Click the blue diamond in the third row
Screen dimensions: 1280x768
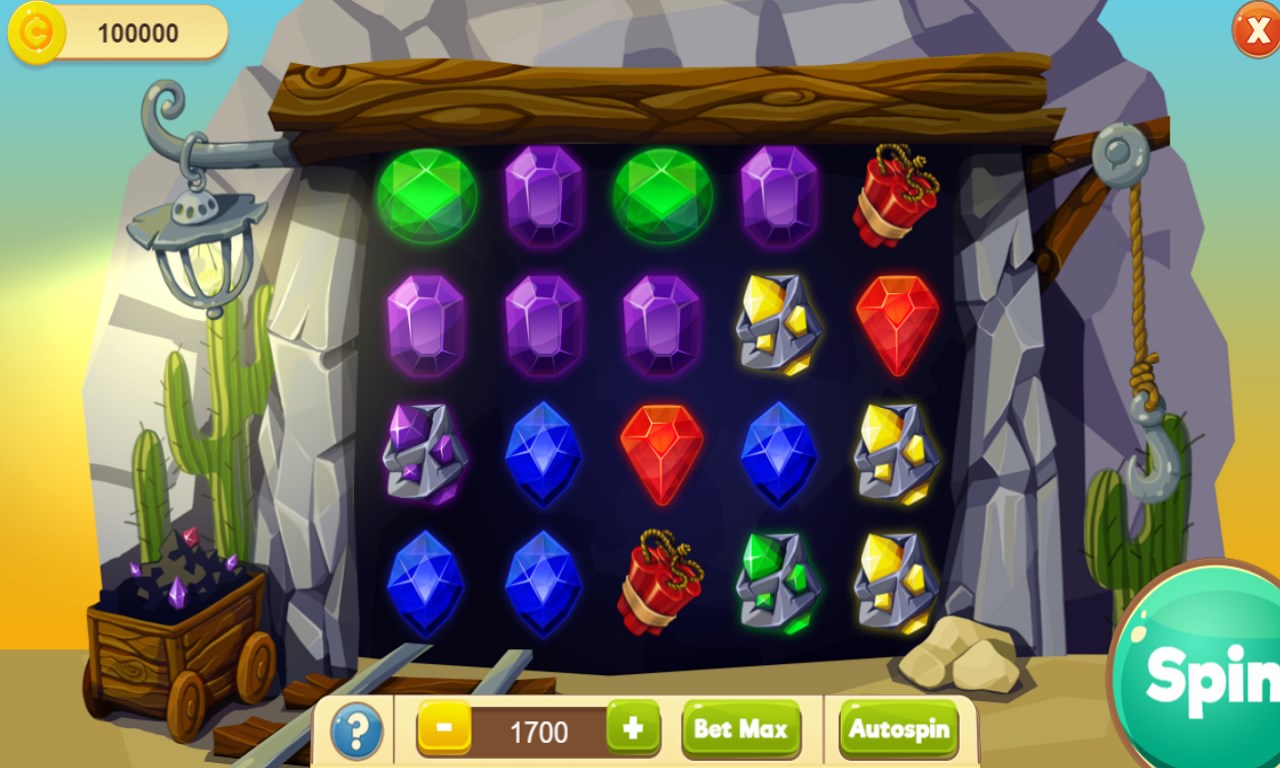[545, 455]
